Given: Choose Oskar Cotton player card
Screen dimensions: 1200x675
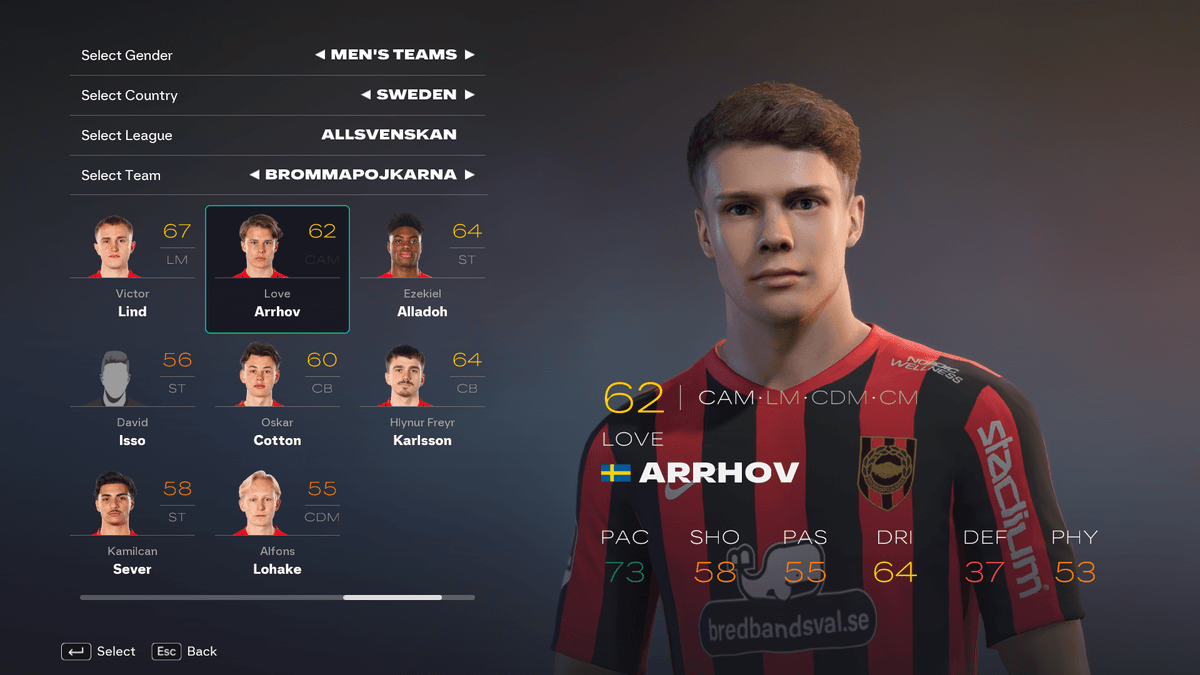Looking at the screenshot, I should [x=277, y=397].
